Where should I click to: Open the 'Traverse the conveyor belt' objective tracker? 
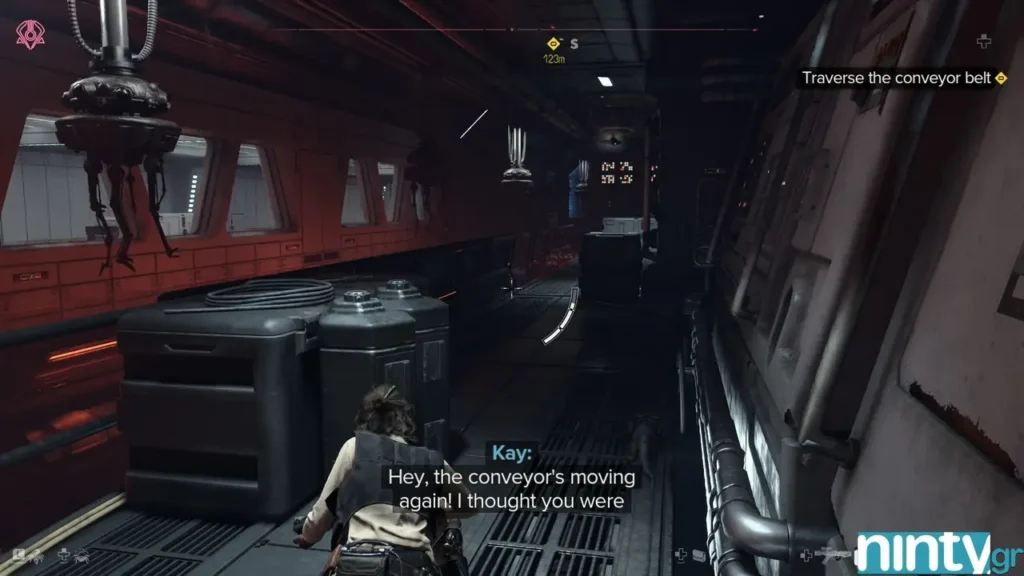click(x=896, y=78)
